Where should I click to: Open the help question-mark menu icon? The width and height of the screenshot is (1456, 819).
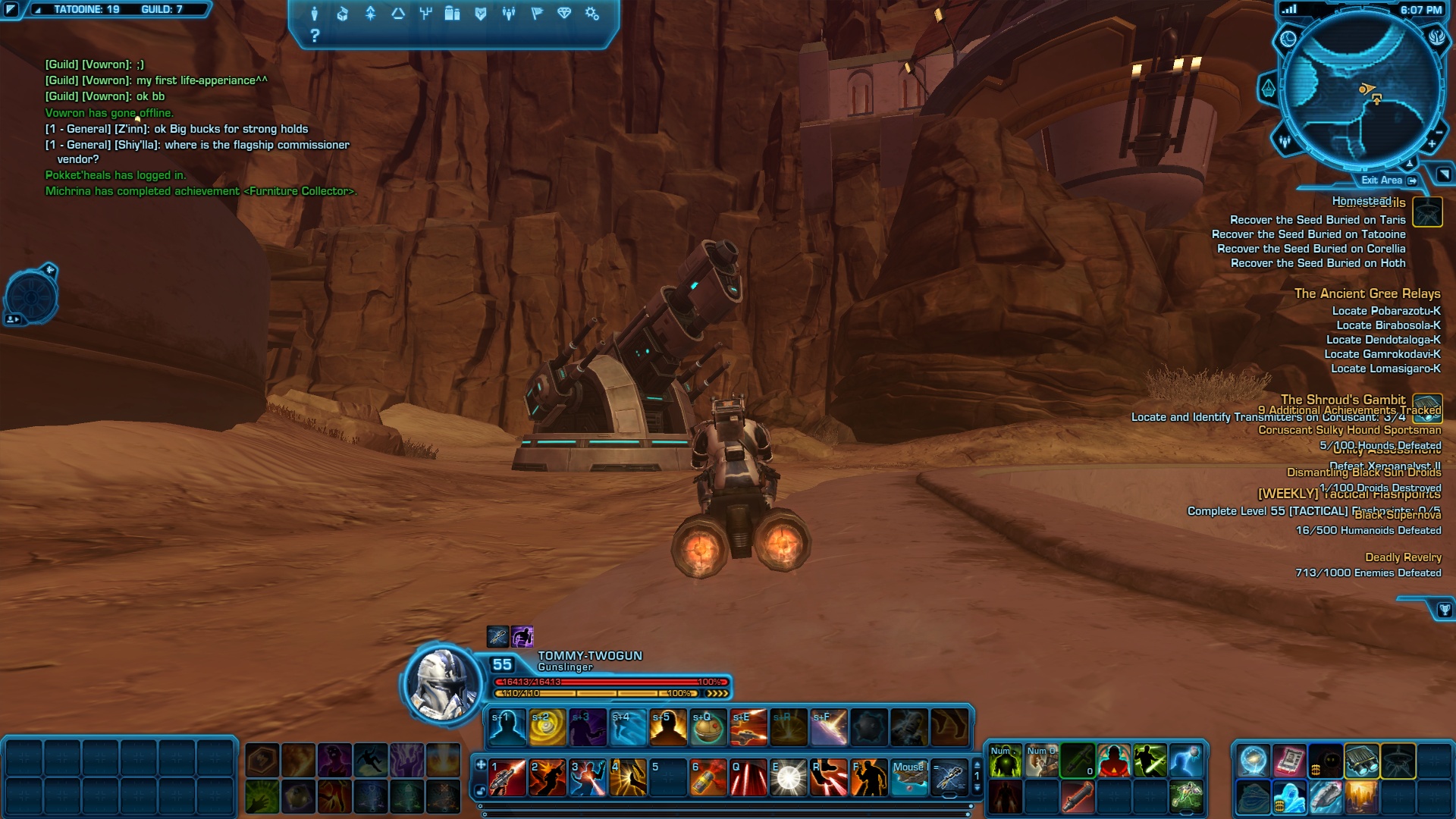pos(315,36)
